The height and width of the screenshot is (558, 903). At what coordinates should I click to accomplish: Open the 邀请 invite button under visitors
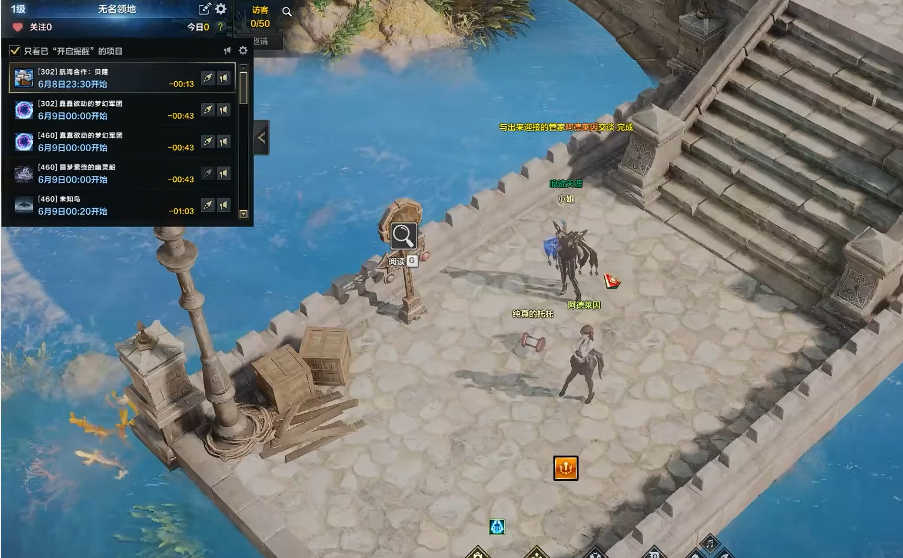pos(261,41)
